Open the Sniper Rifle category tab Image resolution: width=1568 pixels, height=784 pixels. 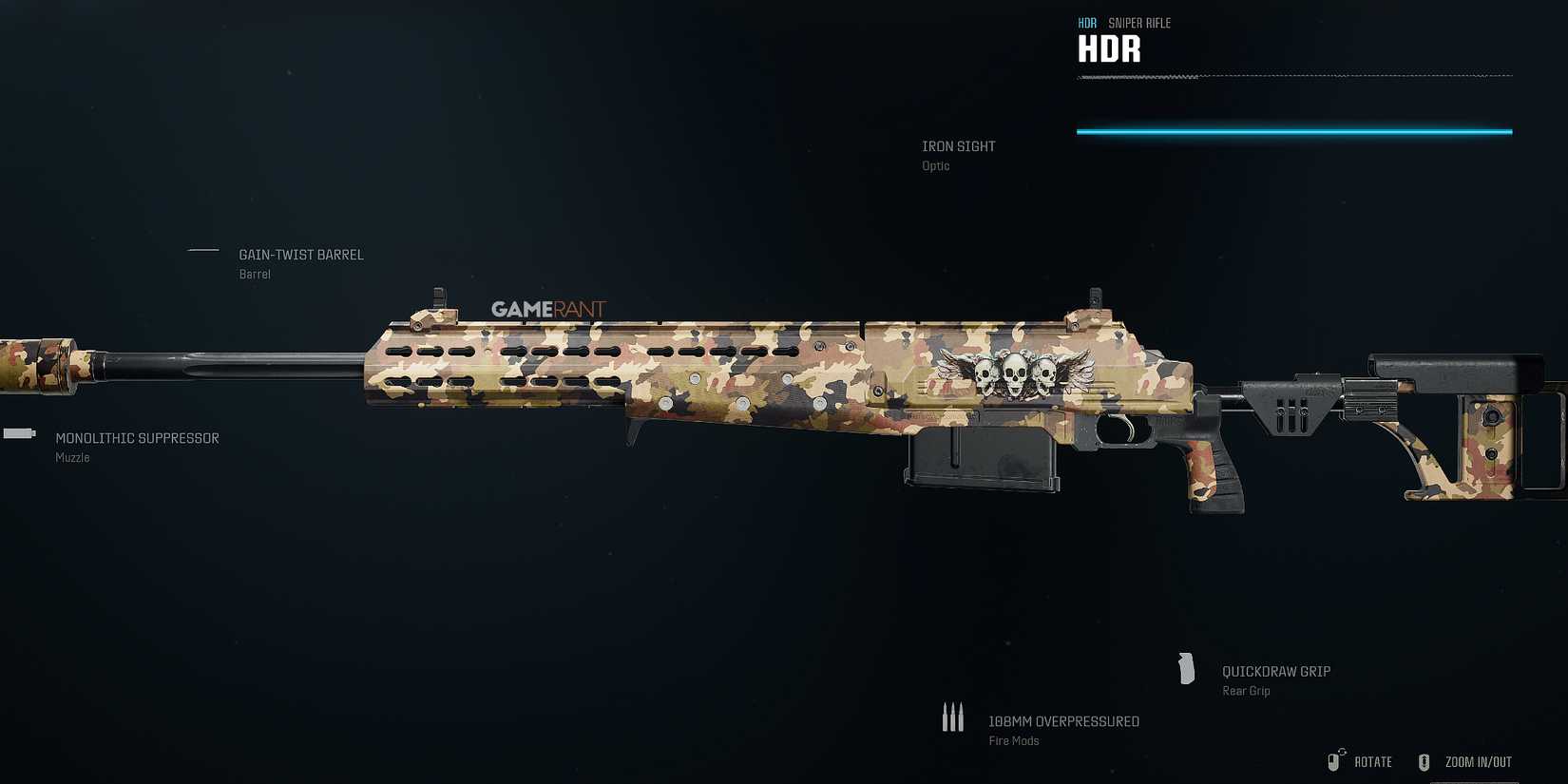click(1139, 22)
